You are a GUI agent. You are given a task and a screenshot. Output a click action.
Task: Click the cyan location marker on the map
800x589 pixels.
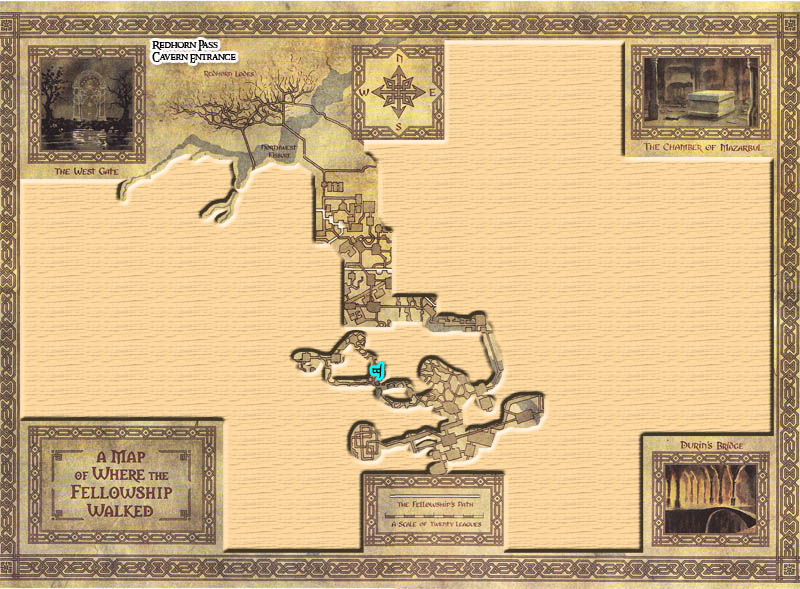coord(377,373)
